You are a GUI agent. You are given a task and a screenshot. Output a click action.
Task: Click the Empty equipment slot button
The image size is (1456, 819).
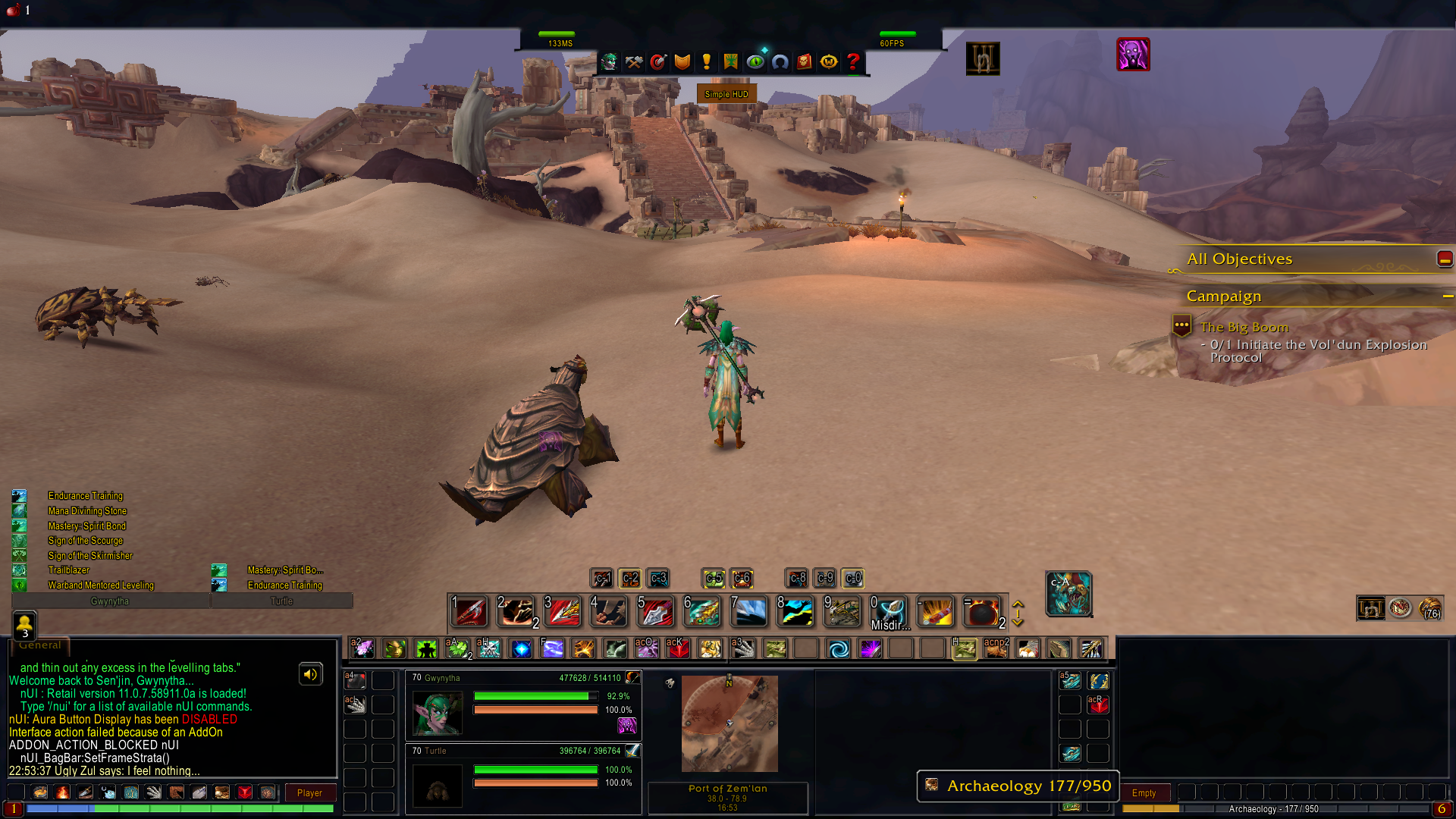pos(1145,792)
